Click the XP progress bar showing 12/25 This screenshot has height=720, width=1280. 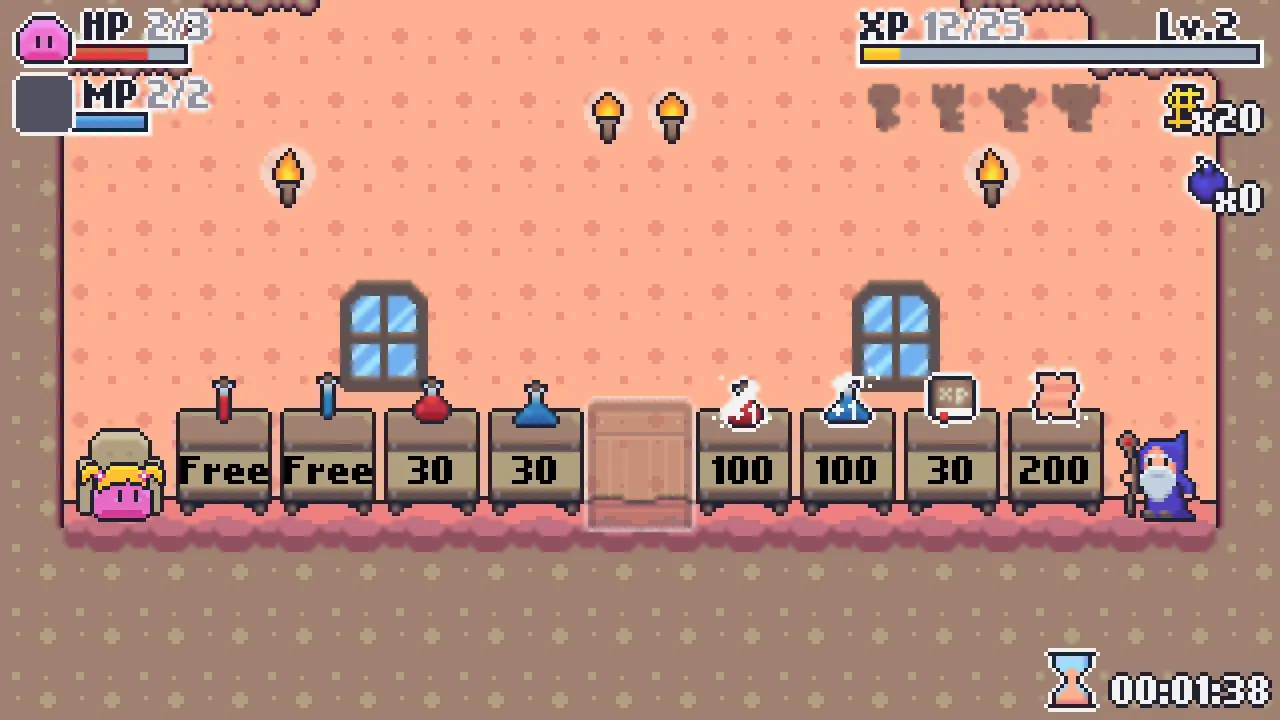click(x=1060, y=55)
